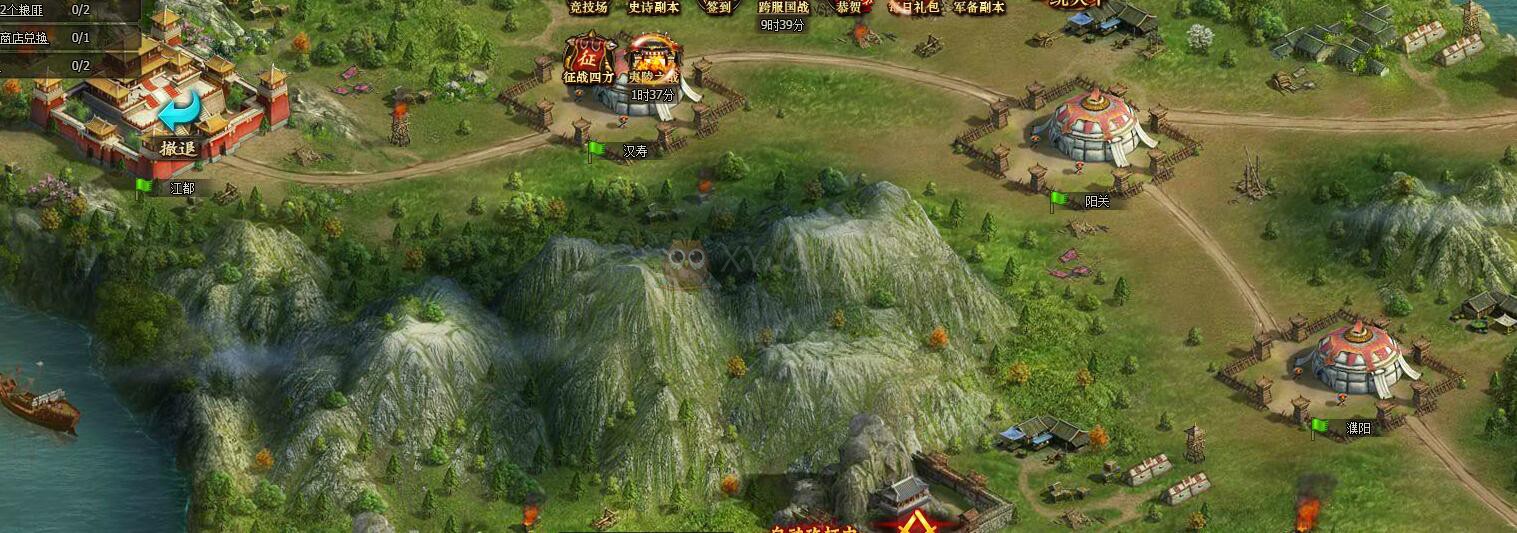This screenshot has height=533, width=1517.
Task: Open the 征战四方 campaign icon
Action: point(589,58)
